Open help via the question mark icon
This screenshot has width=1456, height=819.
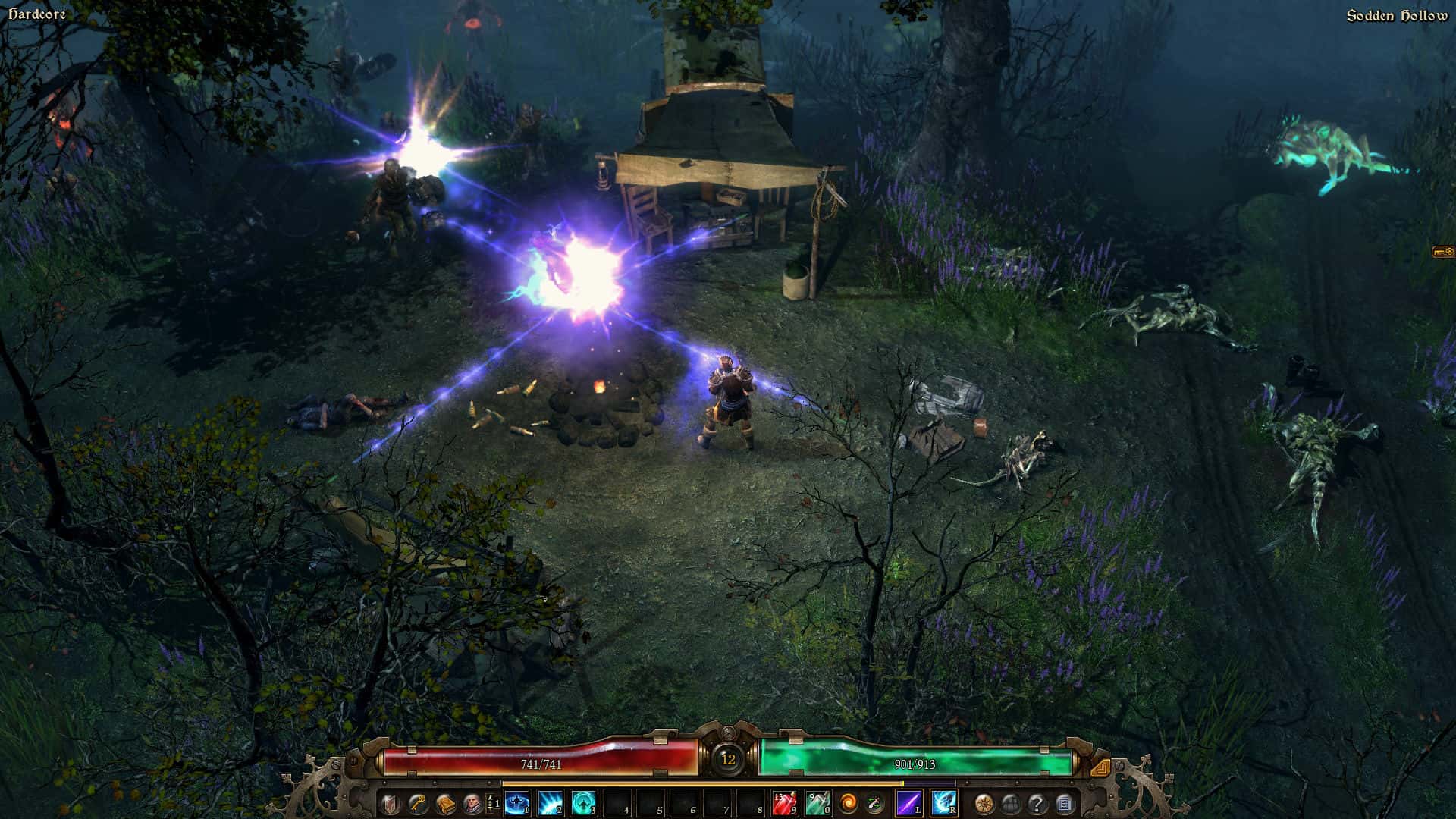tap(1037, 802)
